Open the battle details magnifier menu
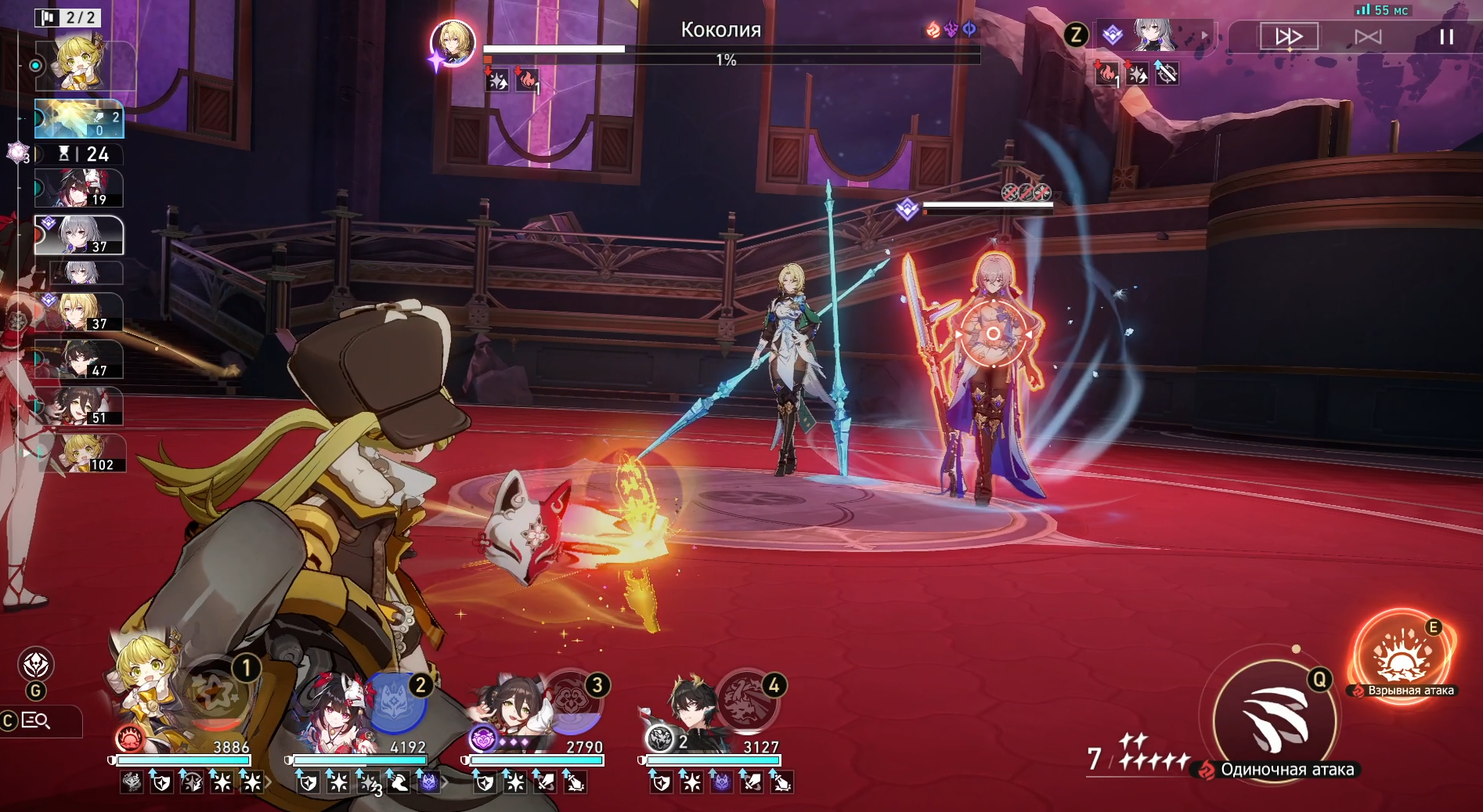This screenshot has width=1483, height=812. (36, 720)
